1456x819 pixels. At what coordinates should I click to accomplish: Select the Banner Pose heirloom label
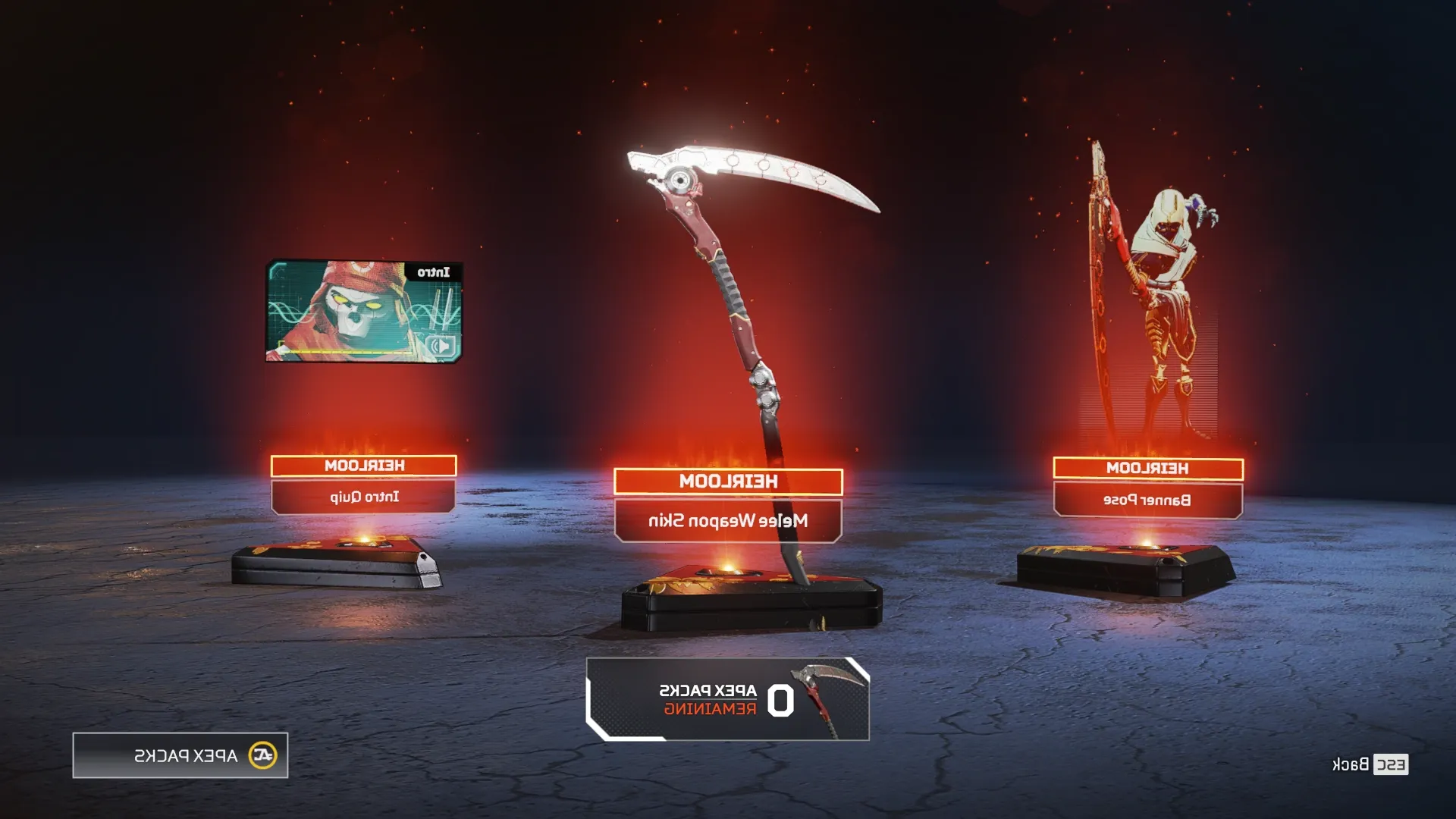1147,500
